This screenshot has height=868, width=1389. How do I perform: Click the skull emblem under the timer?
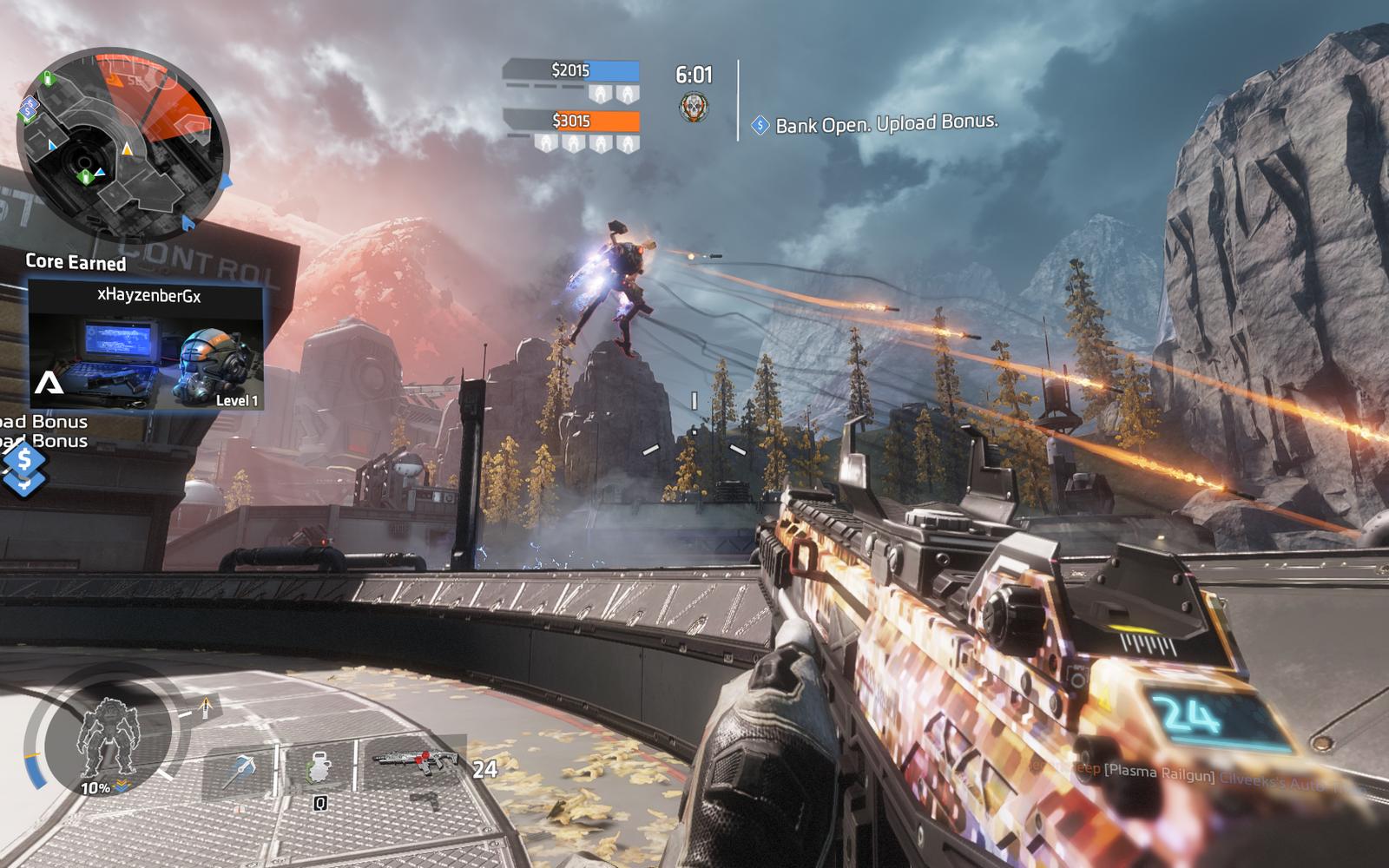pyautogui.click(x=693, y=108)
